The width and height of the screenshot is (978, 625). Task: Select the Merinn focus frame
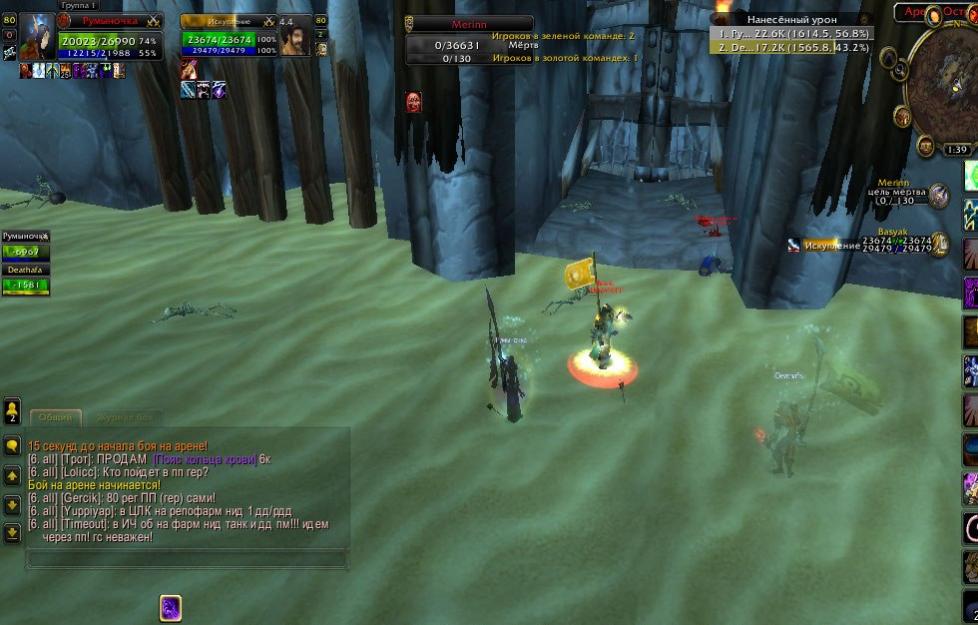coord(458,24)
